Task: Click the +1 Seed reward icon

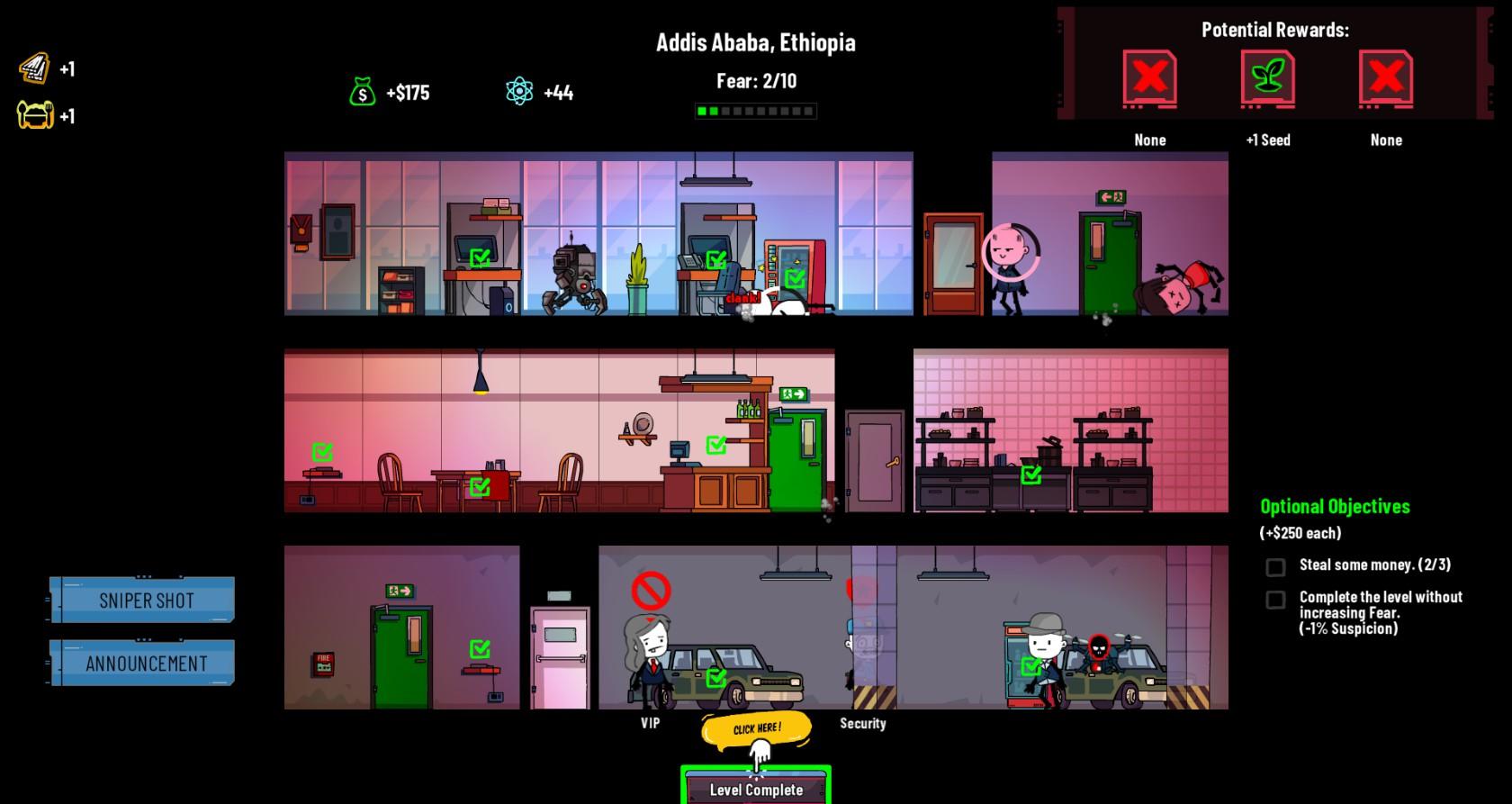Action: pyautogui.click(x=1268, y=79)
